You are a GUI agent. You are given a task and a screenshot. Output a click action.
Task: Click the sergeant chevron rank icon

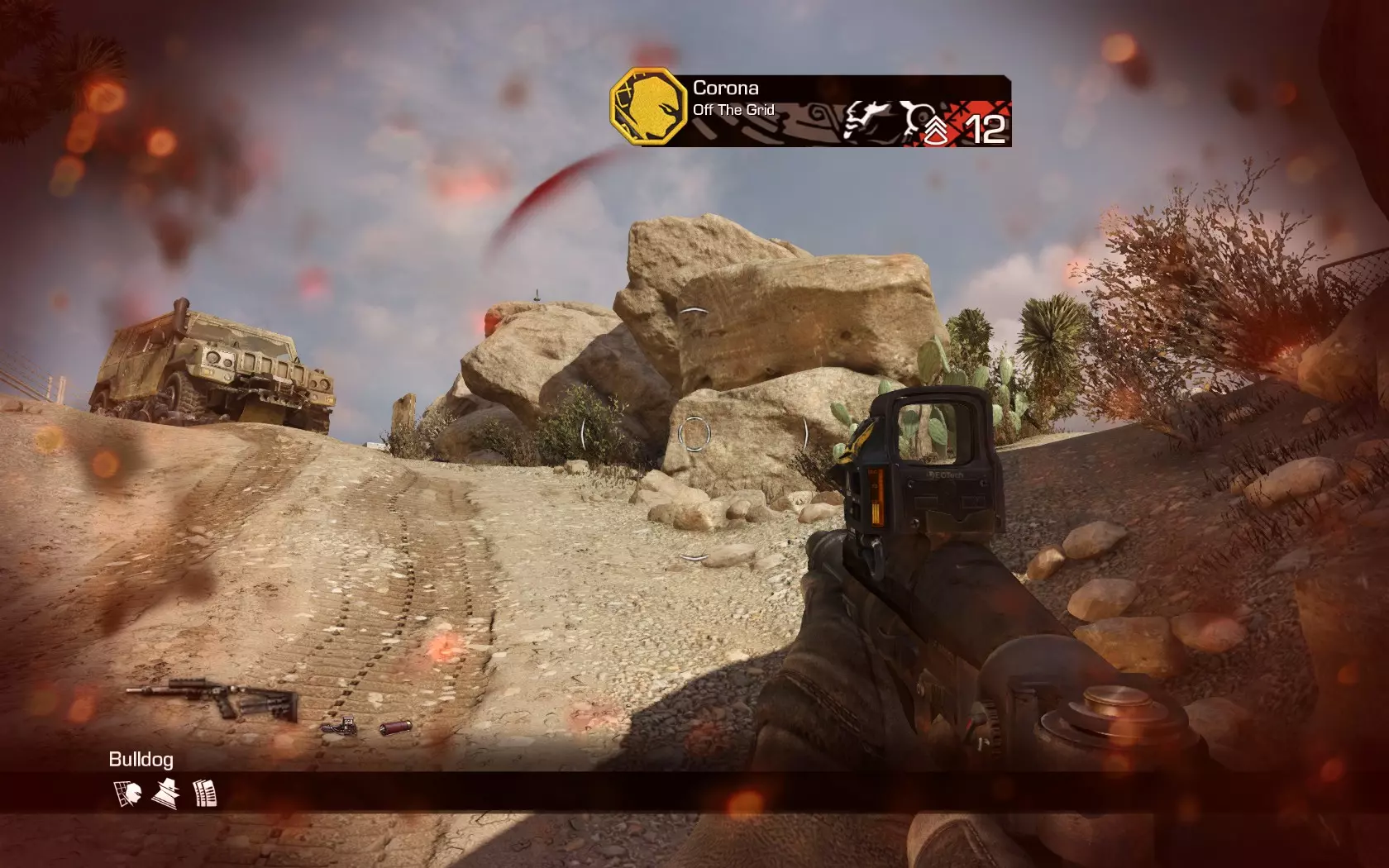937,130
